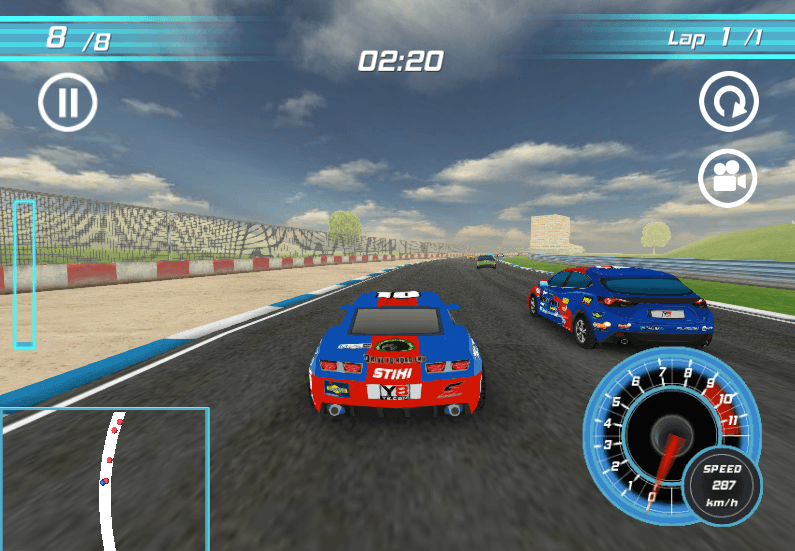The image size is (795, 551).
Task: Pause the race
Action: click(68, 102)
